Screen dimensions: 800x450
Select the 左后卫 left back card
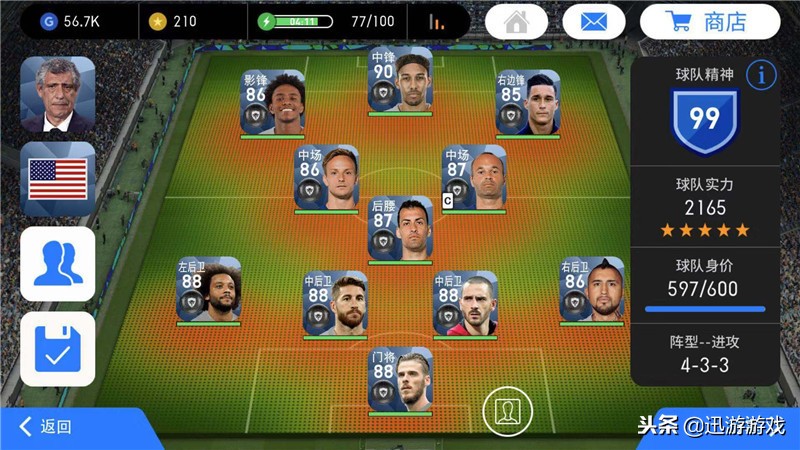coord(208,290)
